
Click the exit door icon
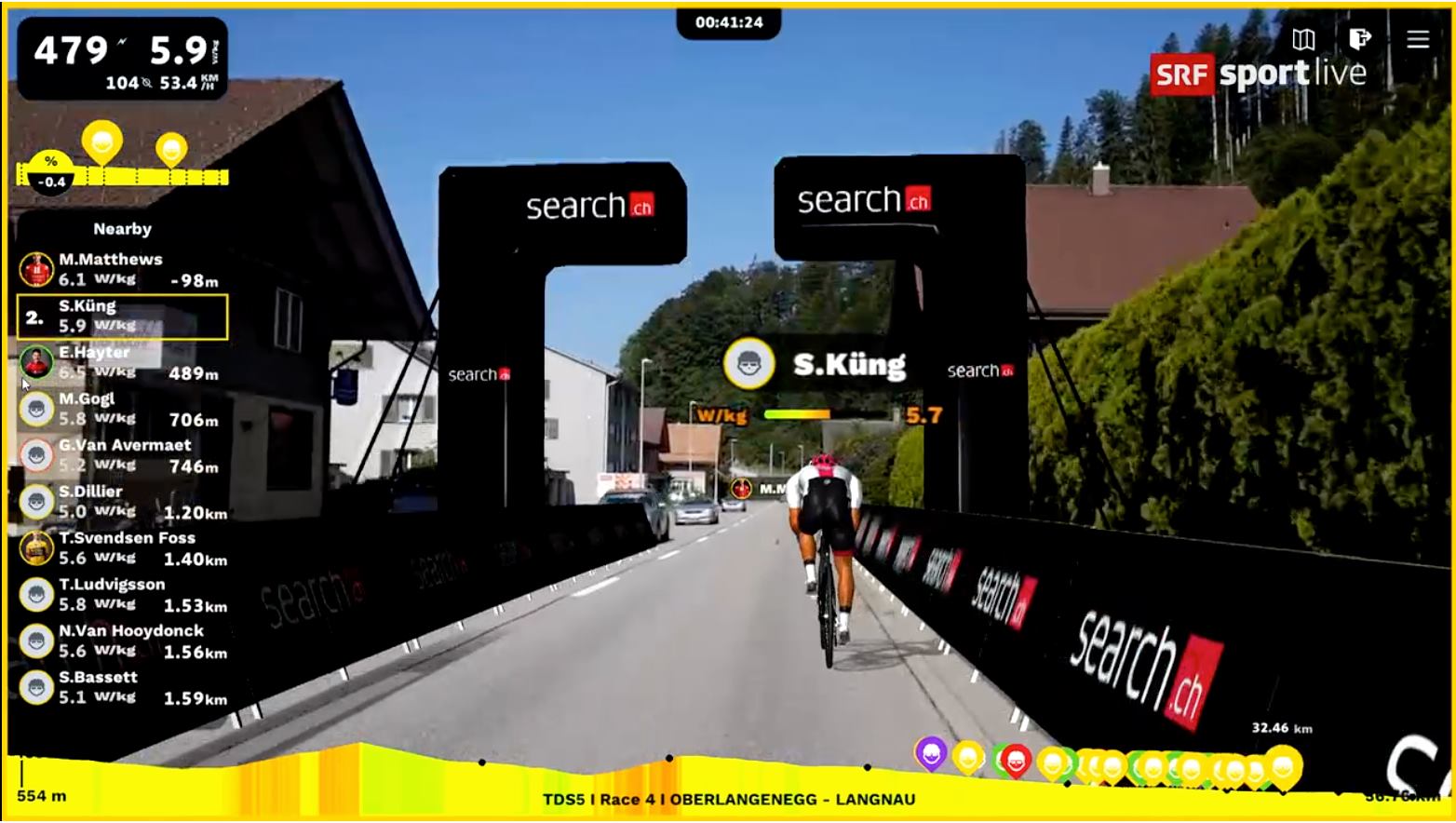click(x=1359, y=39)
